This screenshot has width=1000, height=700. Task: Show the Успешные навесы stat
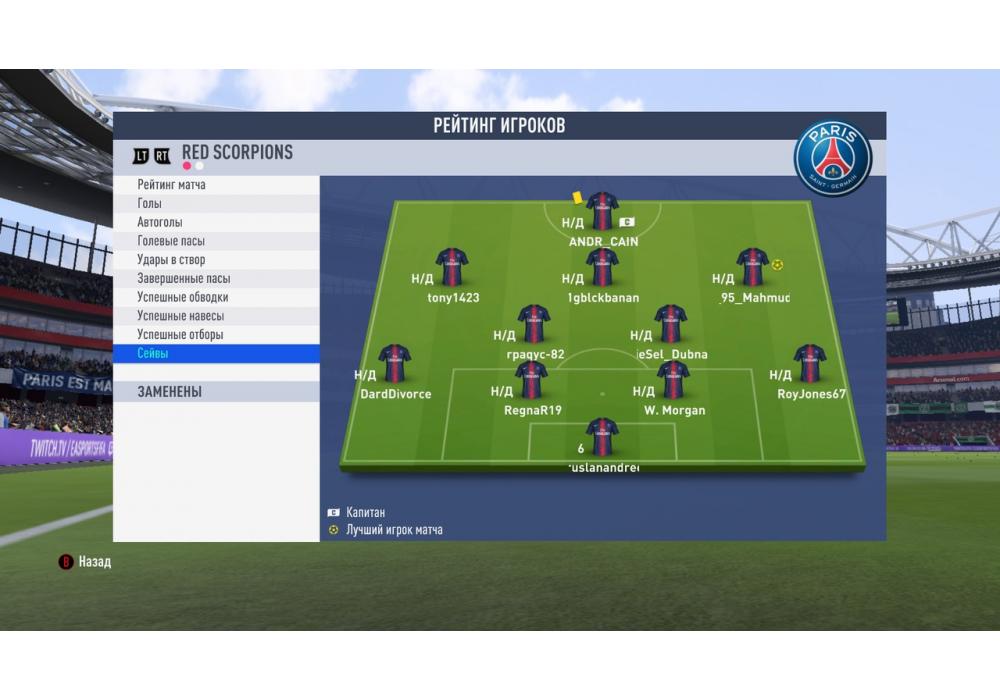(x=216, y=316)
